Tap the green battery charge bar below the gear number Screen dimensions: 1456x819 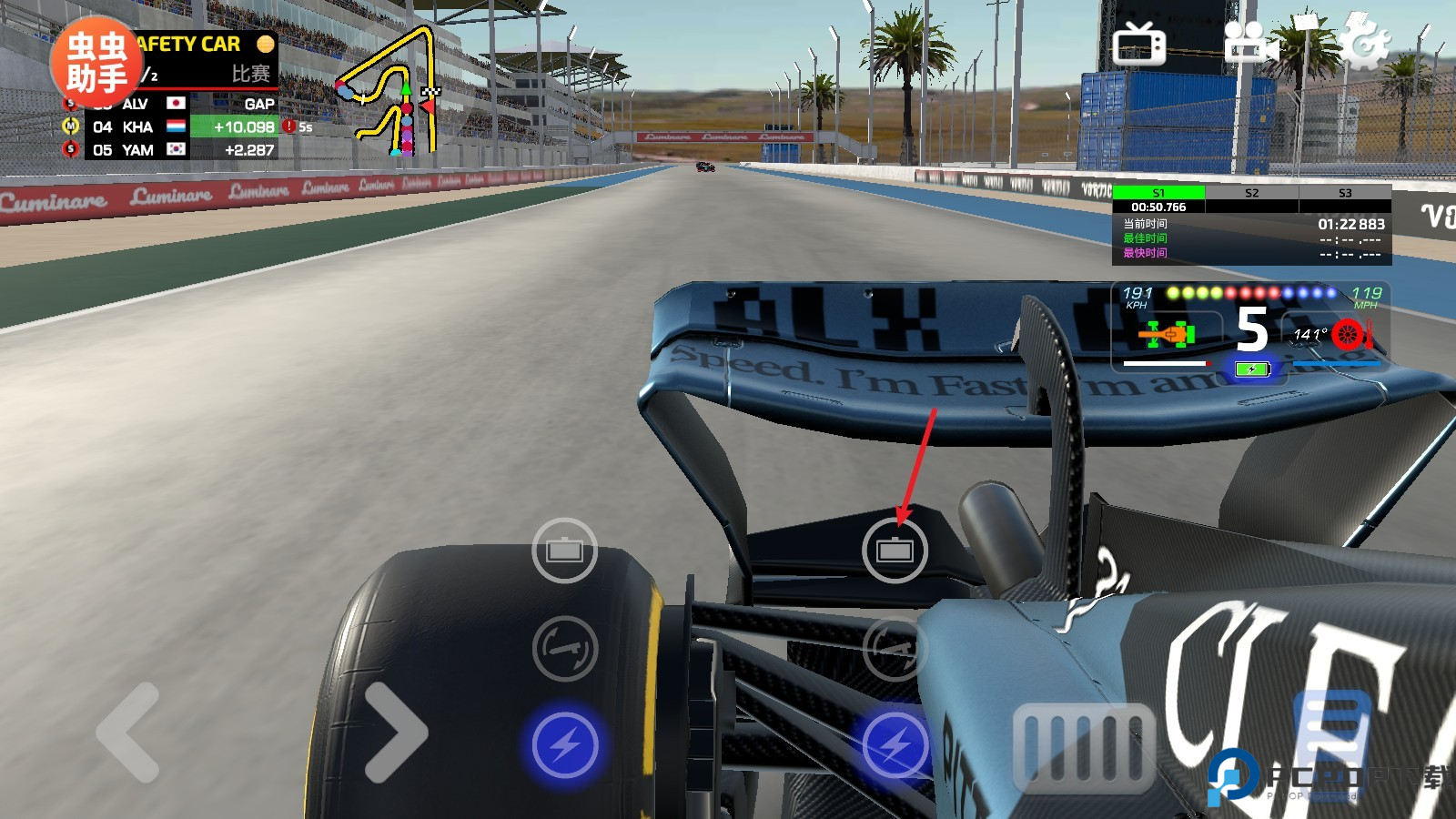tap(1251, 369)
